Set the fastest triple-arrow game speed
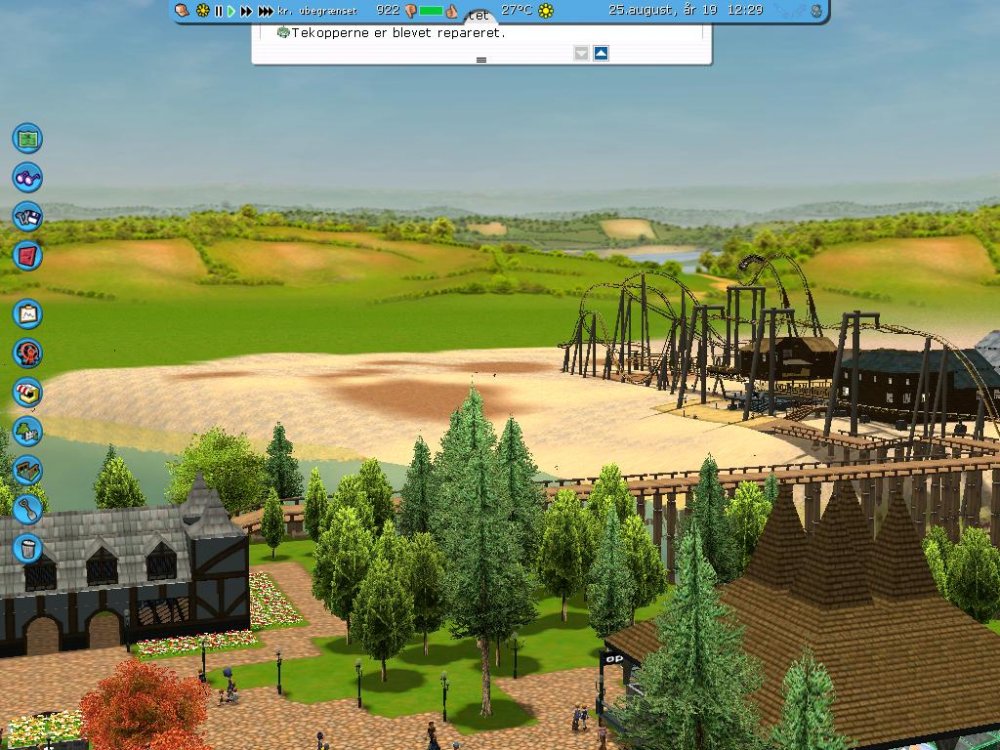 265,11
